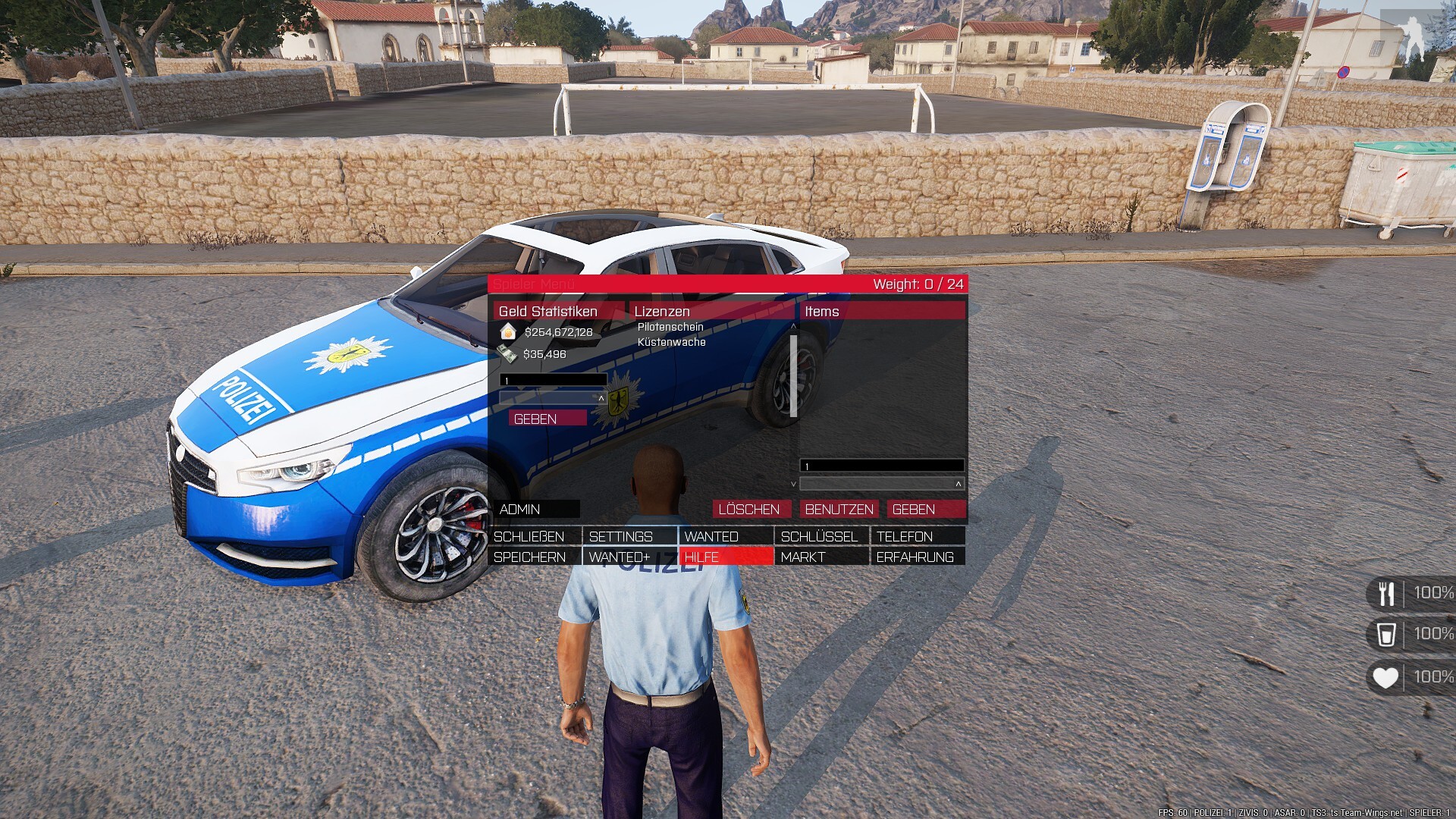1456x819 pixels.
Task: Open the Telefon menu
Action: pos(917,536)
